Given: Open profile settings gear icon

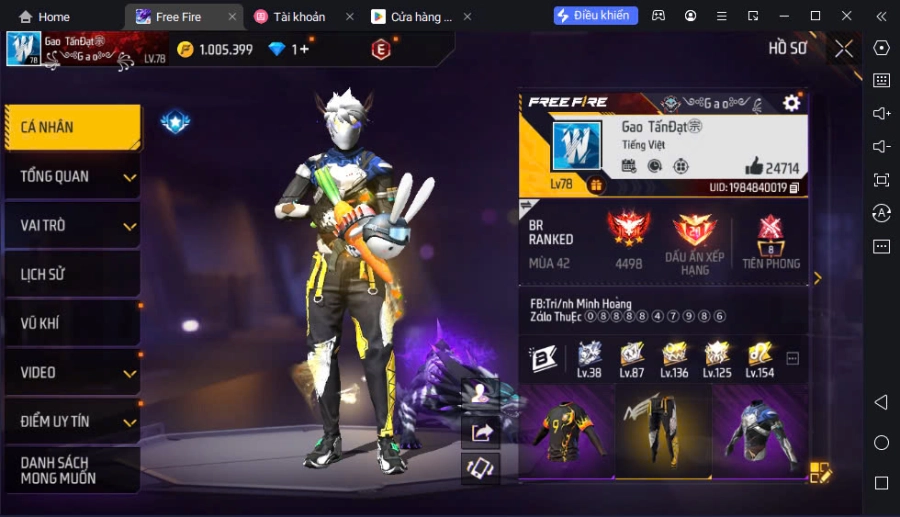Looking at the screenshot, I should coord(791,103).
